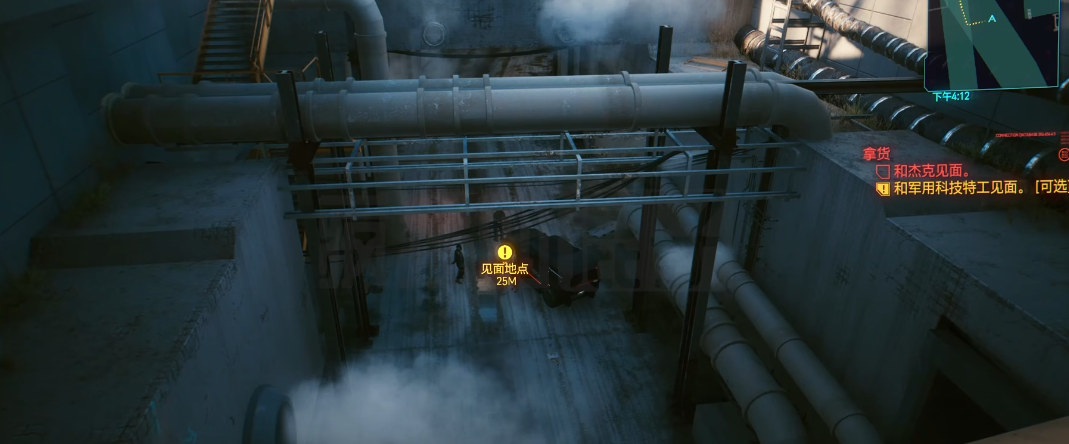Select the 拿货 quest title
This screenshot has width=1069, height=444.
(876, 153)
